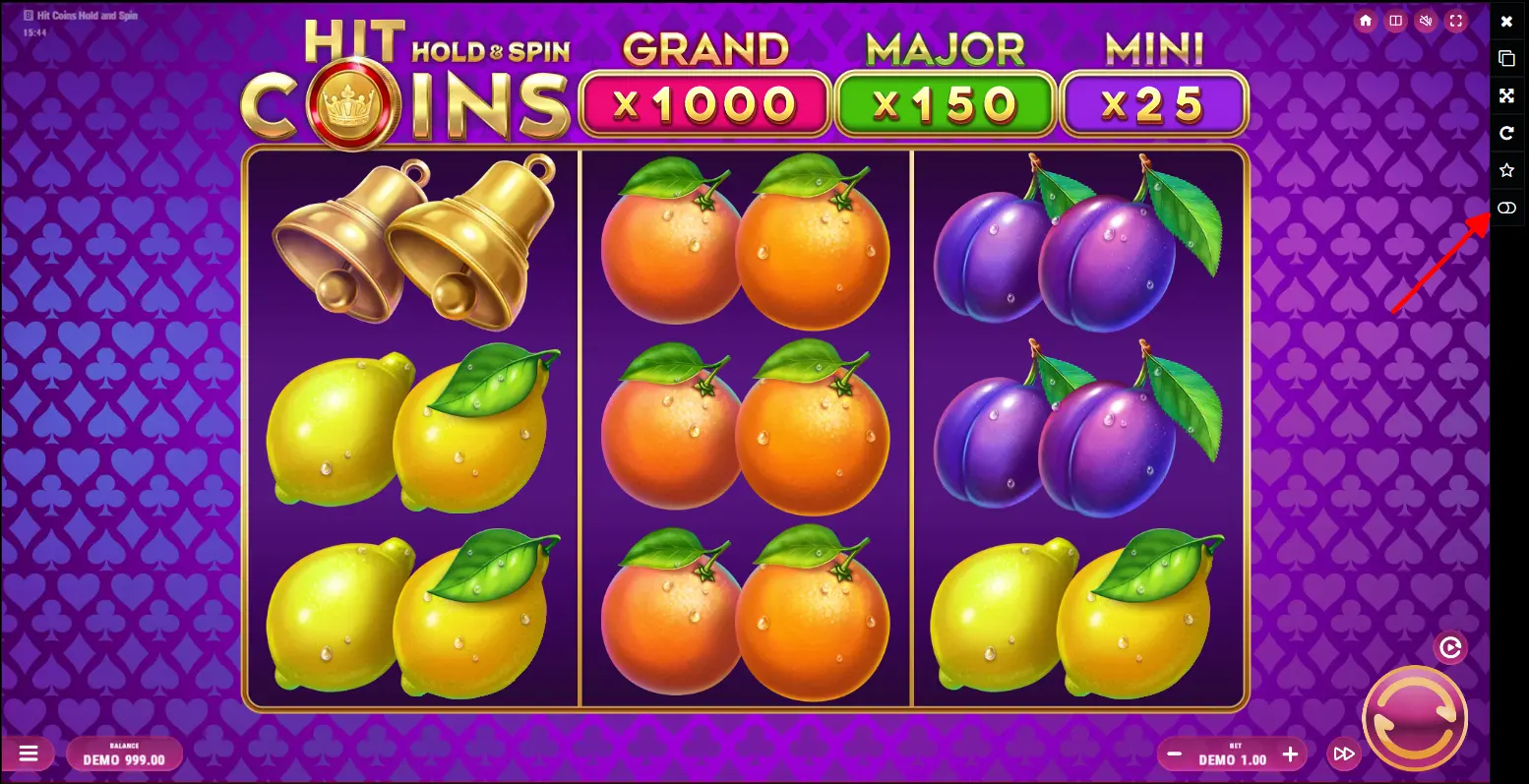Go to the game's home screen
Image resolution: width=1529 pixels, height=784 pixels.
pos(1365,21)
